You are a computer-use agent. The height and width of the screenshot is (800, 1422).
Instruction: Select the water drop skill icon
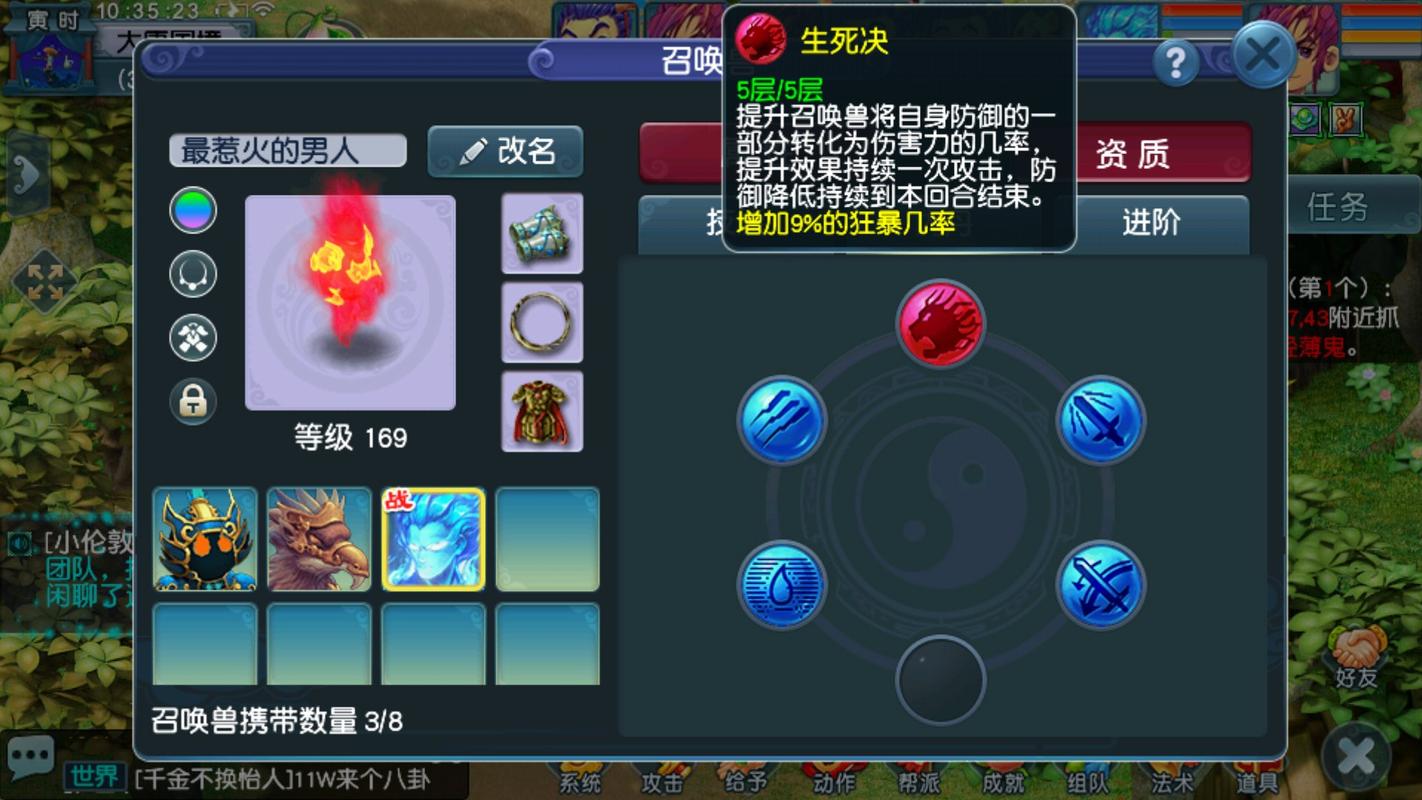click(781, 583)
